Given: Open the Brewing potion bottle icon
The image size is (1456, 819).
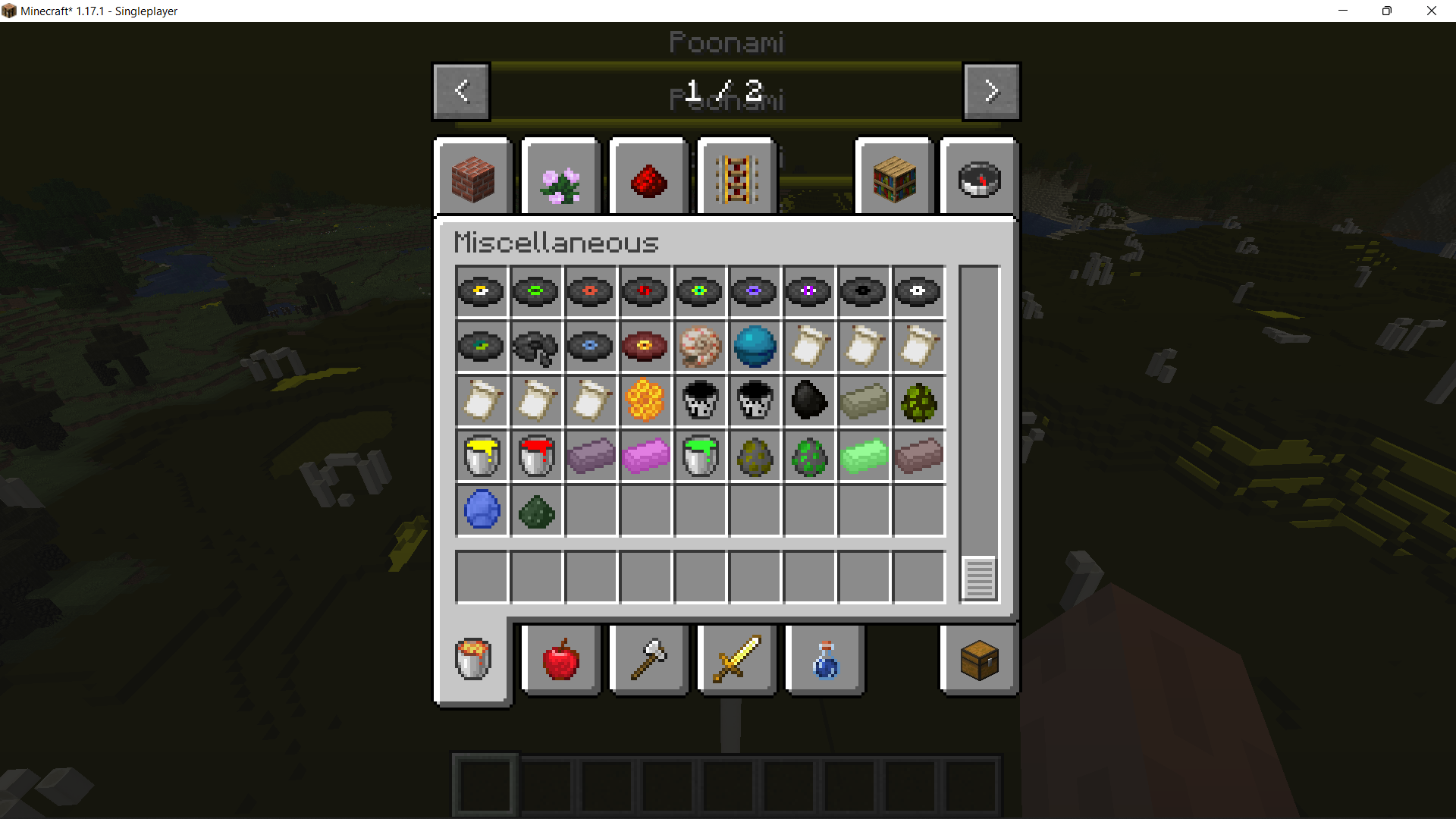Looking at the screenshot, I should pos(824,660).
